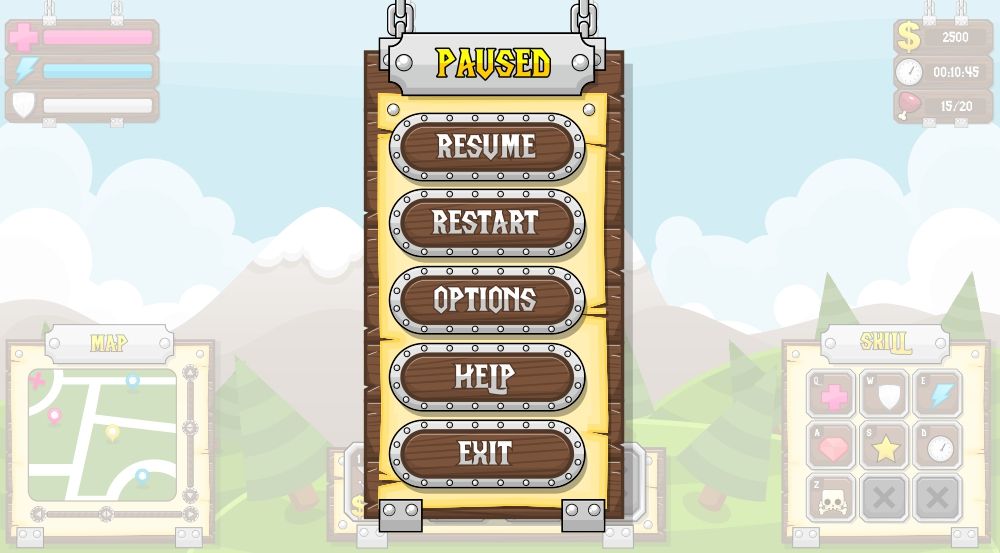
Task: Show the Help screen
Action: pyautogui.click(x=486, y=377)
